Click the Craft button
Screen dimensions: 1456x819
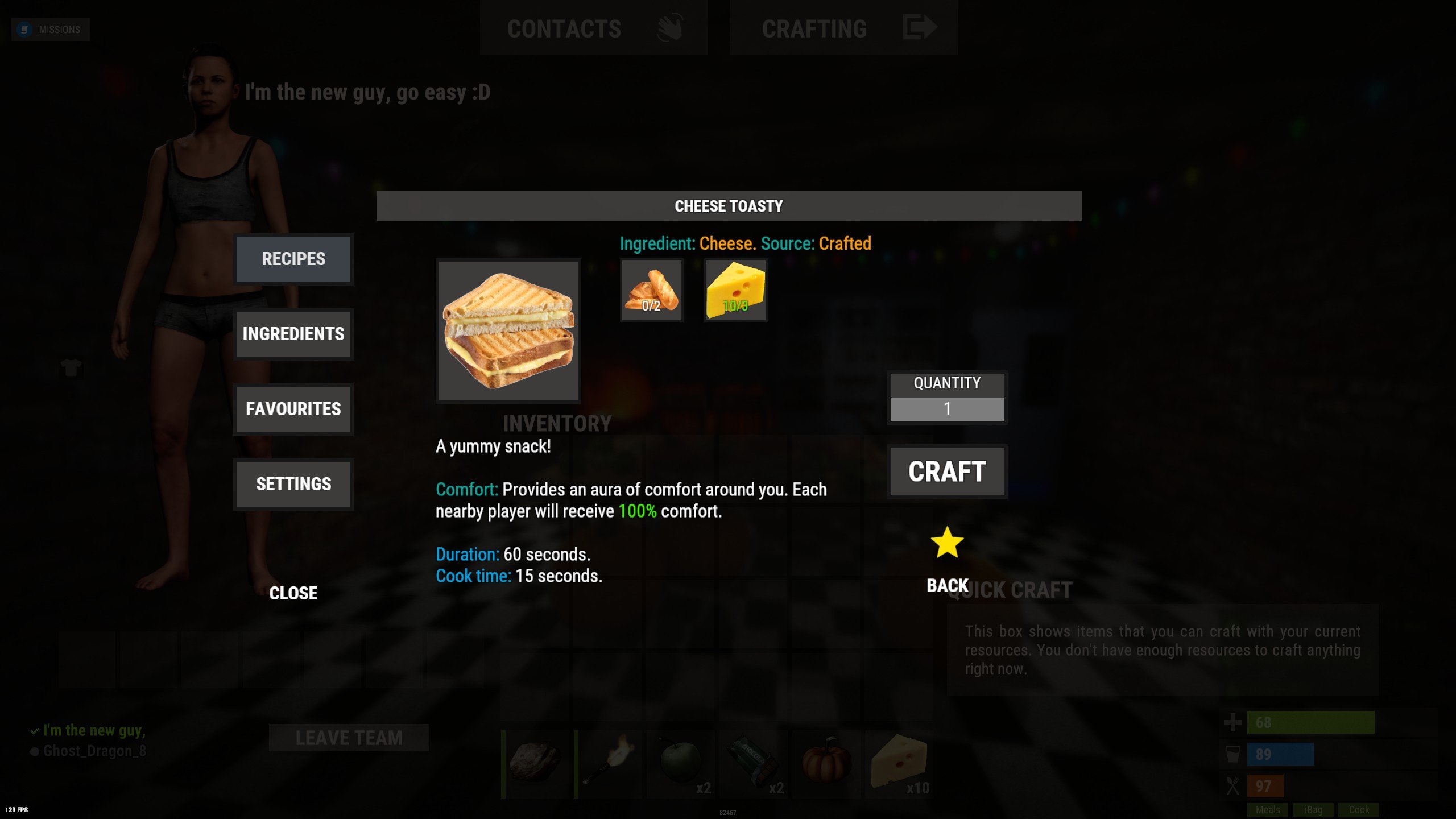[946, 470]
